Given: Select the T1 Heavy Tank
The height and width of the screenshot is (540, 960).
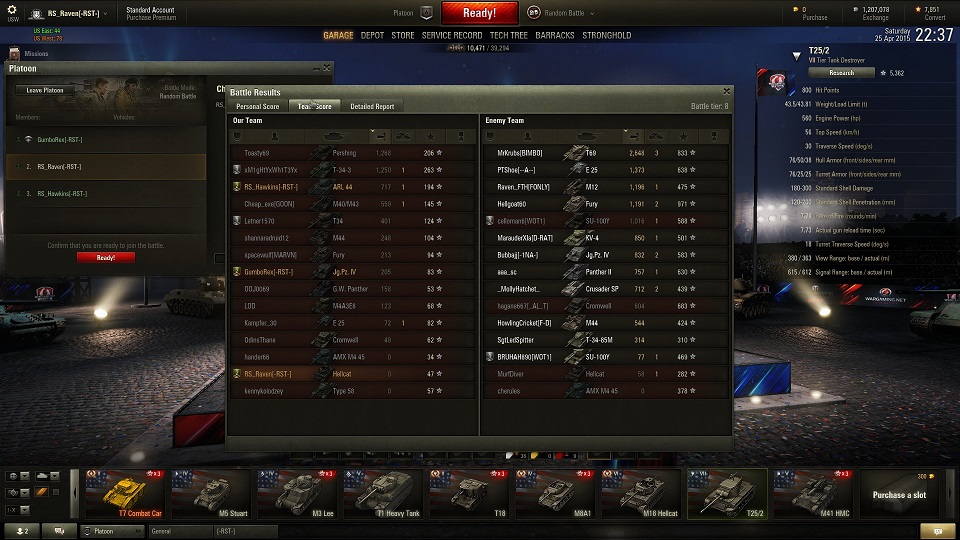Looking at the screenshot, I should [x=382, y=494].
